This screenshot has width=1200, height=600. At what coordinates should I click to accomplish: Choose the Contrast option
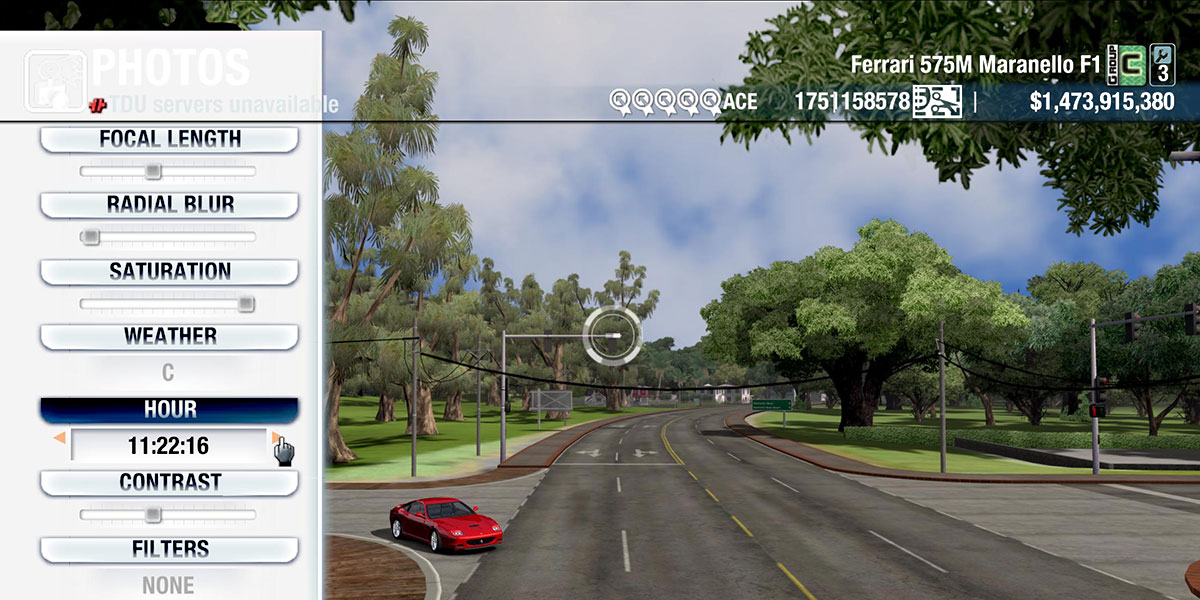(x=169, y=482)
